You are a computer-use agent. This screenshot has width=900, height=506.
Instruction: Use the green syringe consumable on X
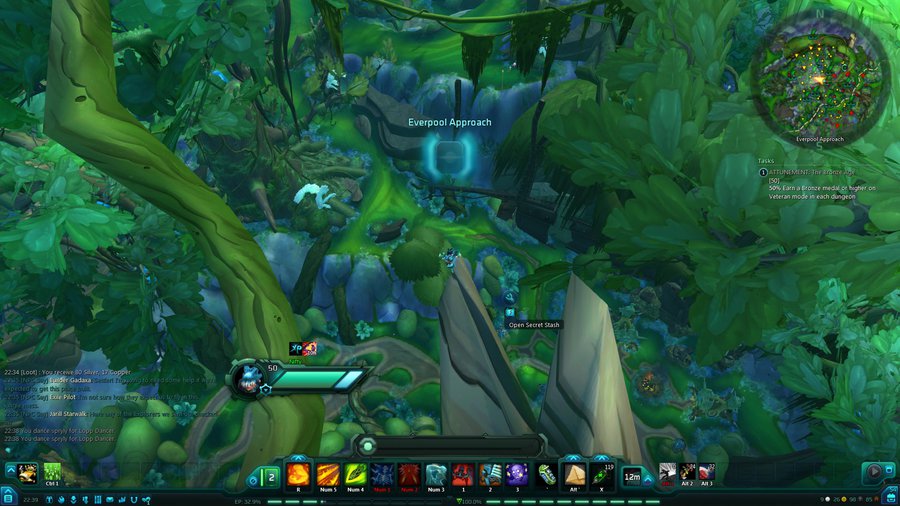(x=602, y=474)
